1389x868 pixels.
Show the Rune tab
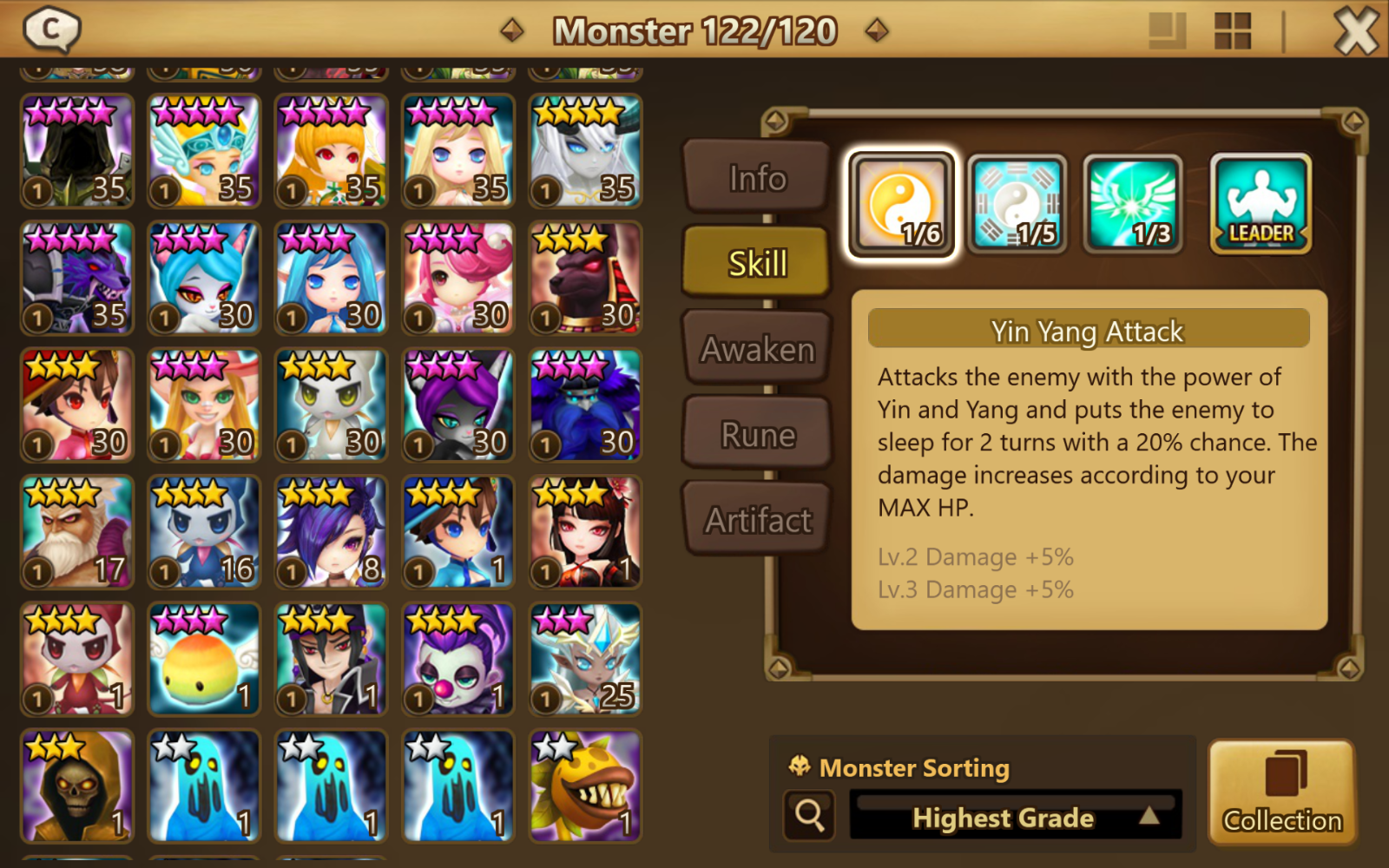coord(757,434)
